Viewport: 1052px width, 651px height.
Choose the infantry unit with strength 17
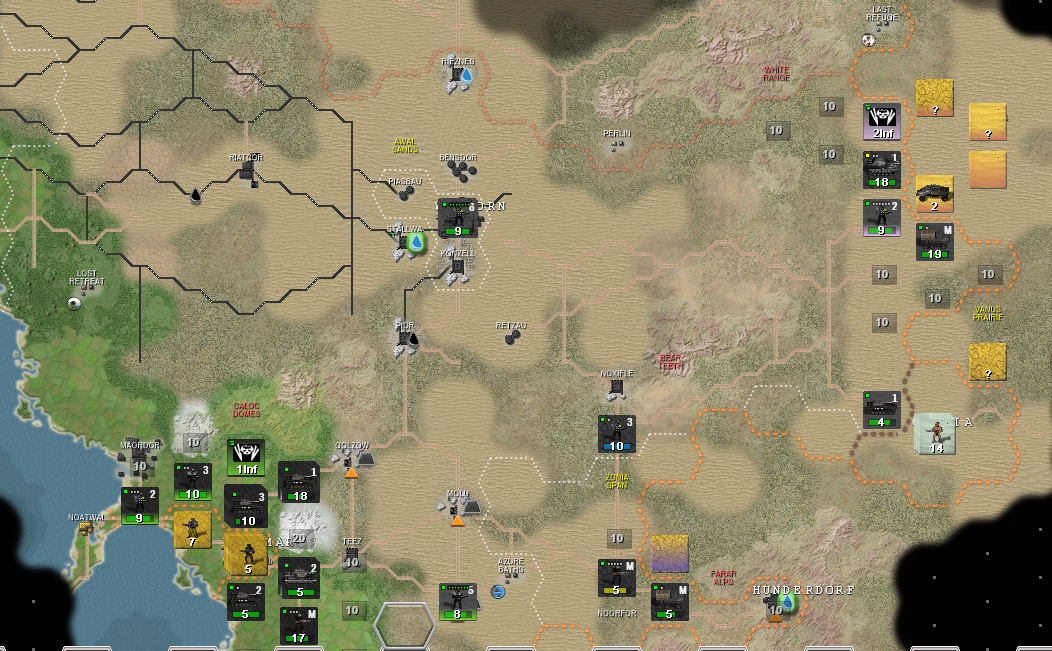[x=298, y=626]
